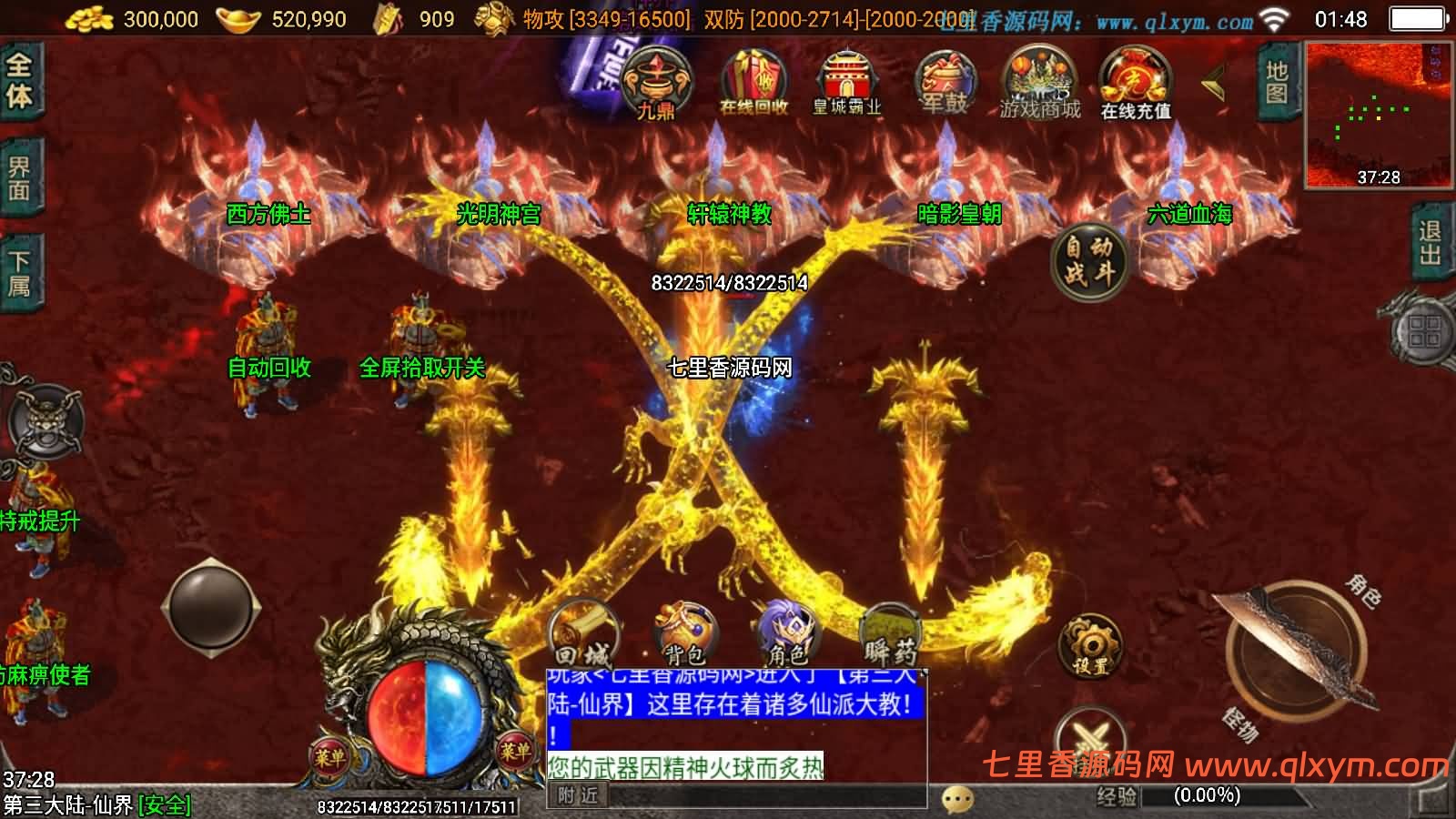This screenshot has height=819, width=1456.
Task: Open the 背包 backpack icon
Action: click(687, 632)
